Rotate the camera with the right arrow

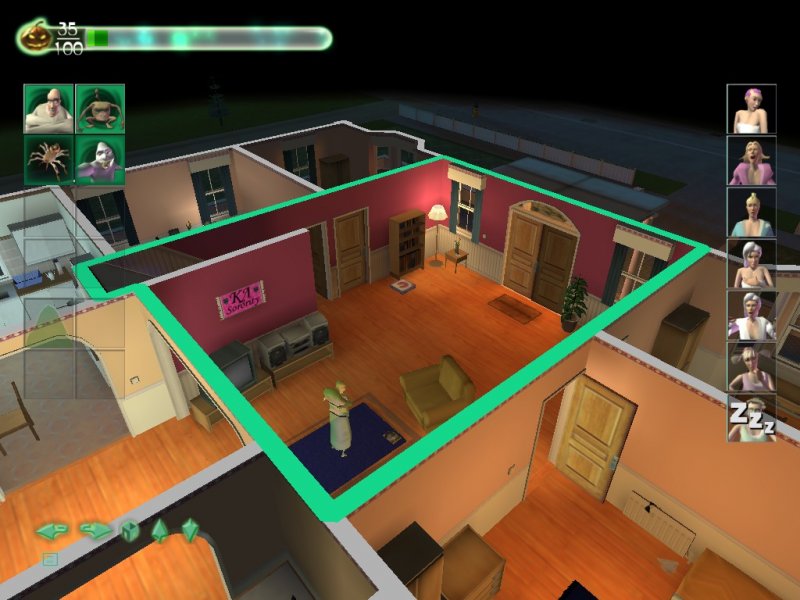[x=95, y=530]
